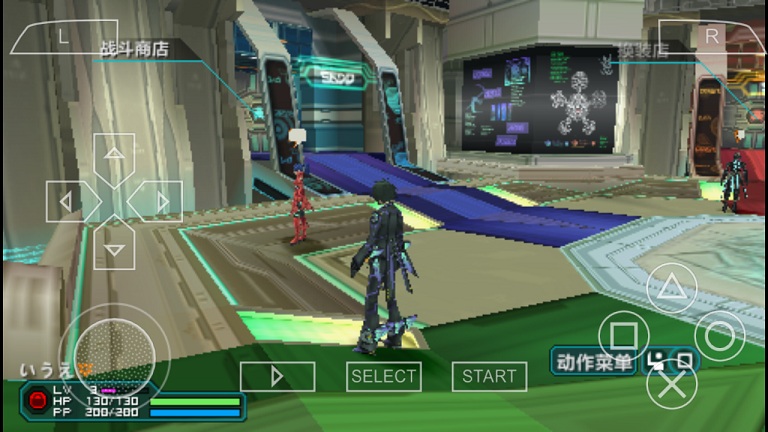Tap the R shoulder button
768x432 pixels.
pyautogui.click(x=711, y=37)
